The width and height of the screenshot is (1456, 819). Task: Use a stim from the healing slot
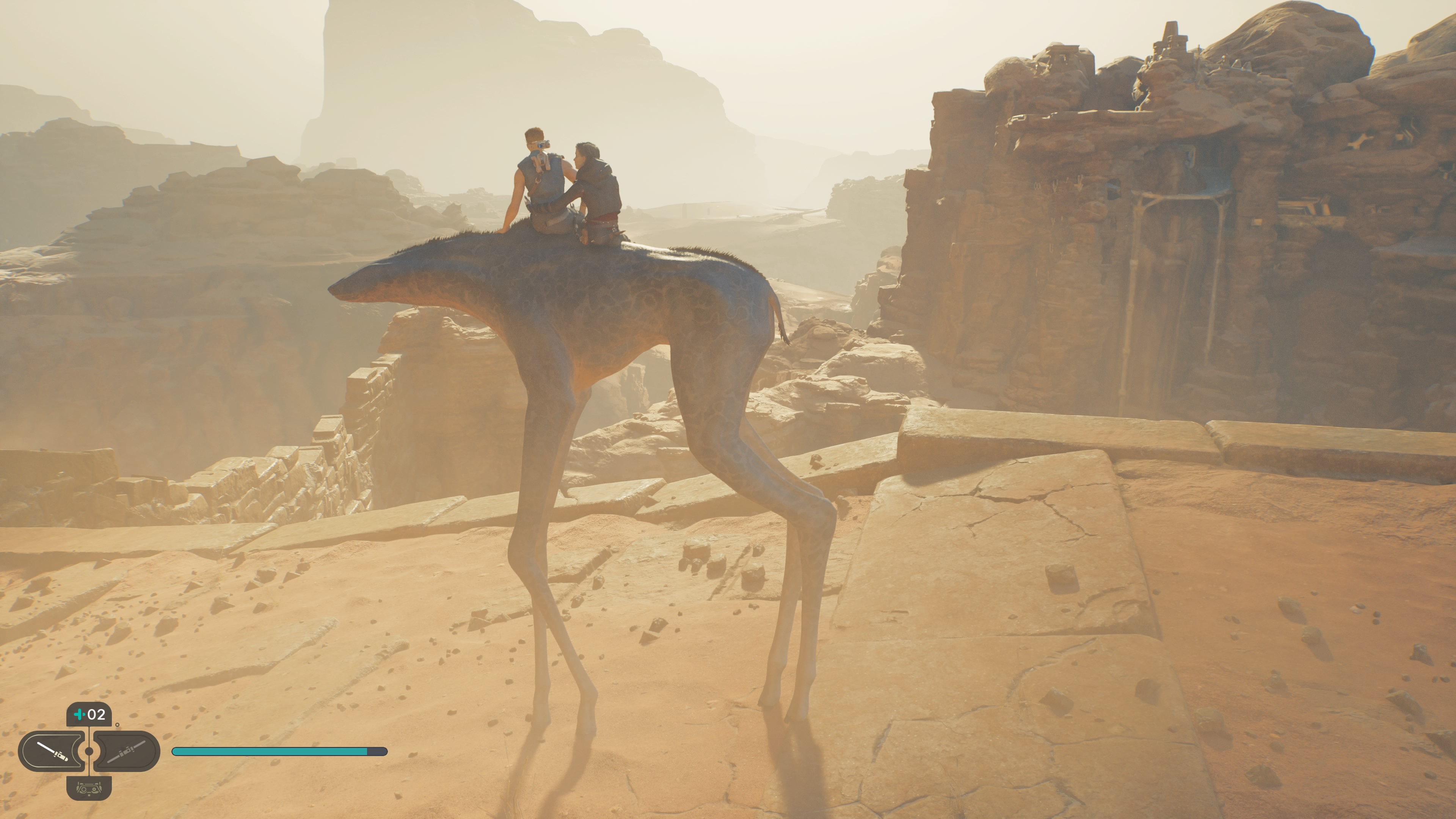point(89,714)
